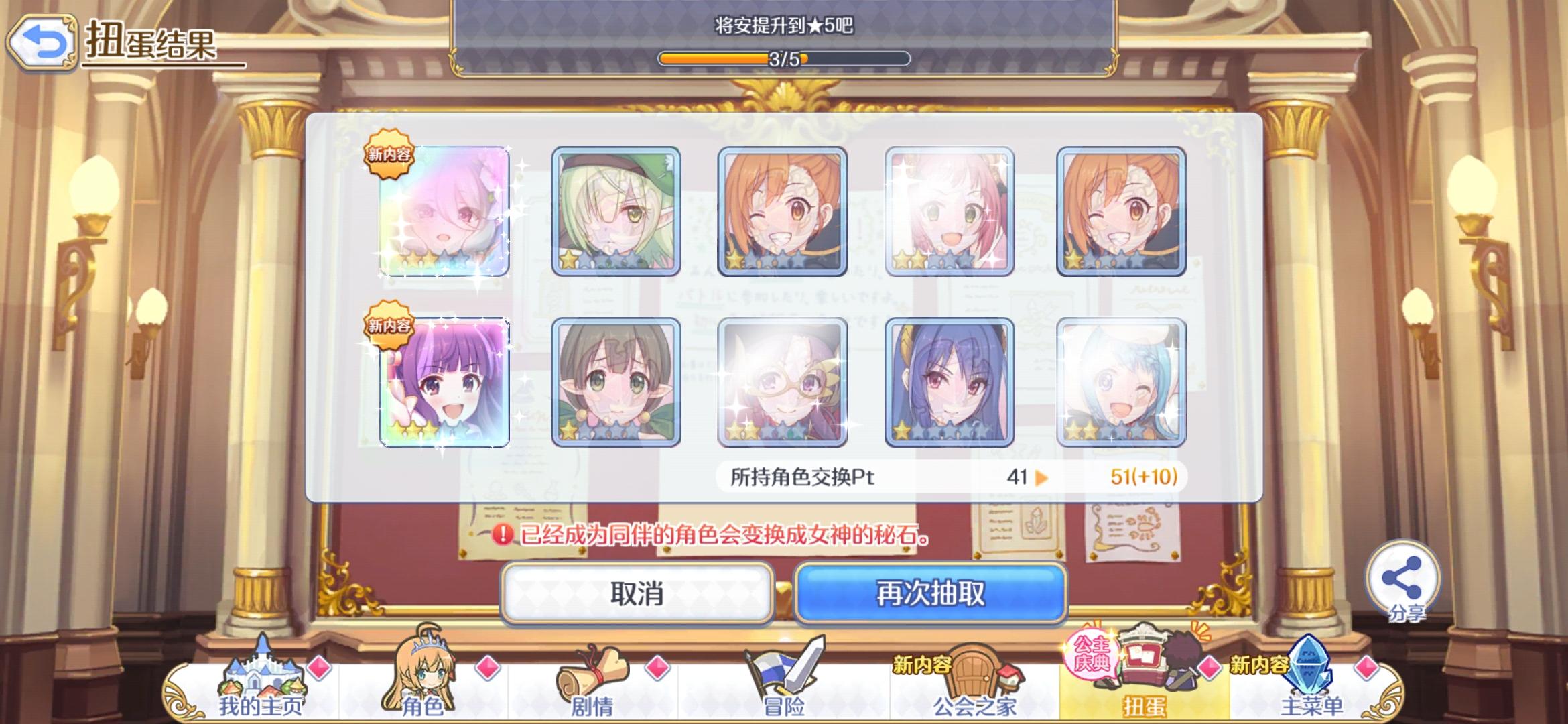Click the 3/5 progress bar
The height and width of the screenshot is (724, 1568).
tap(784, 59)
